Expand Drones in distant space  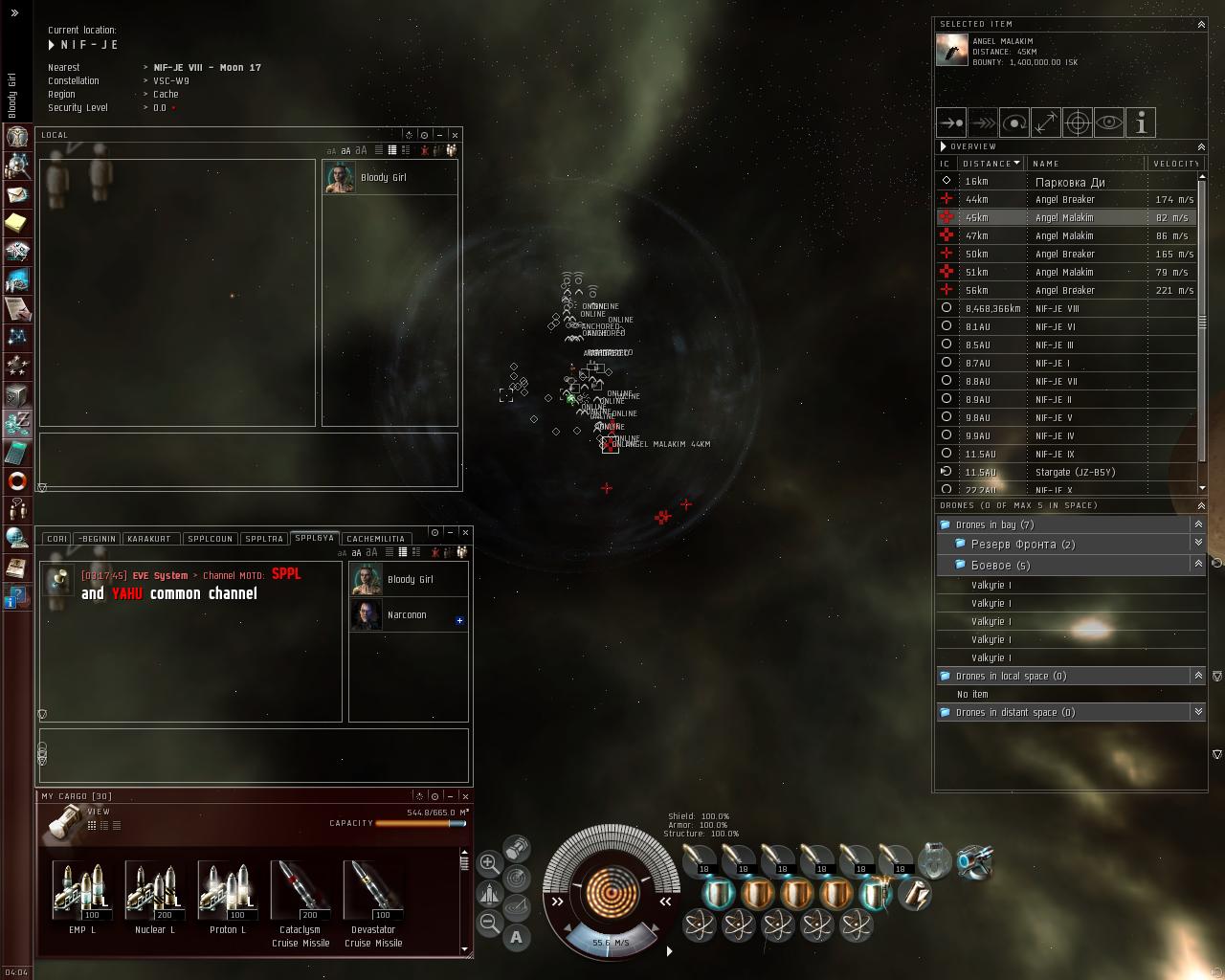coord(1197,712)
